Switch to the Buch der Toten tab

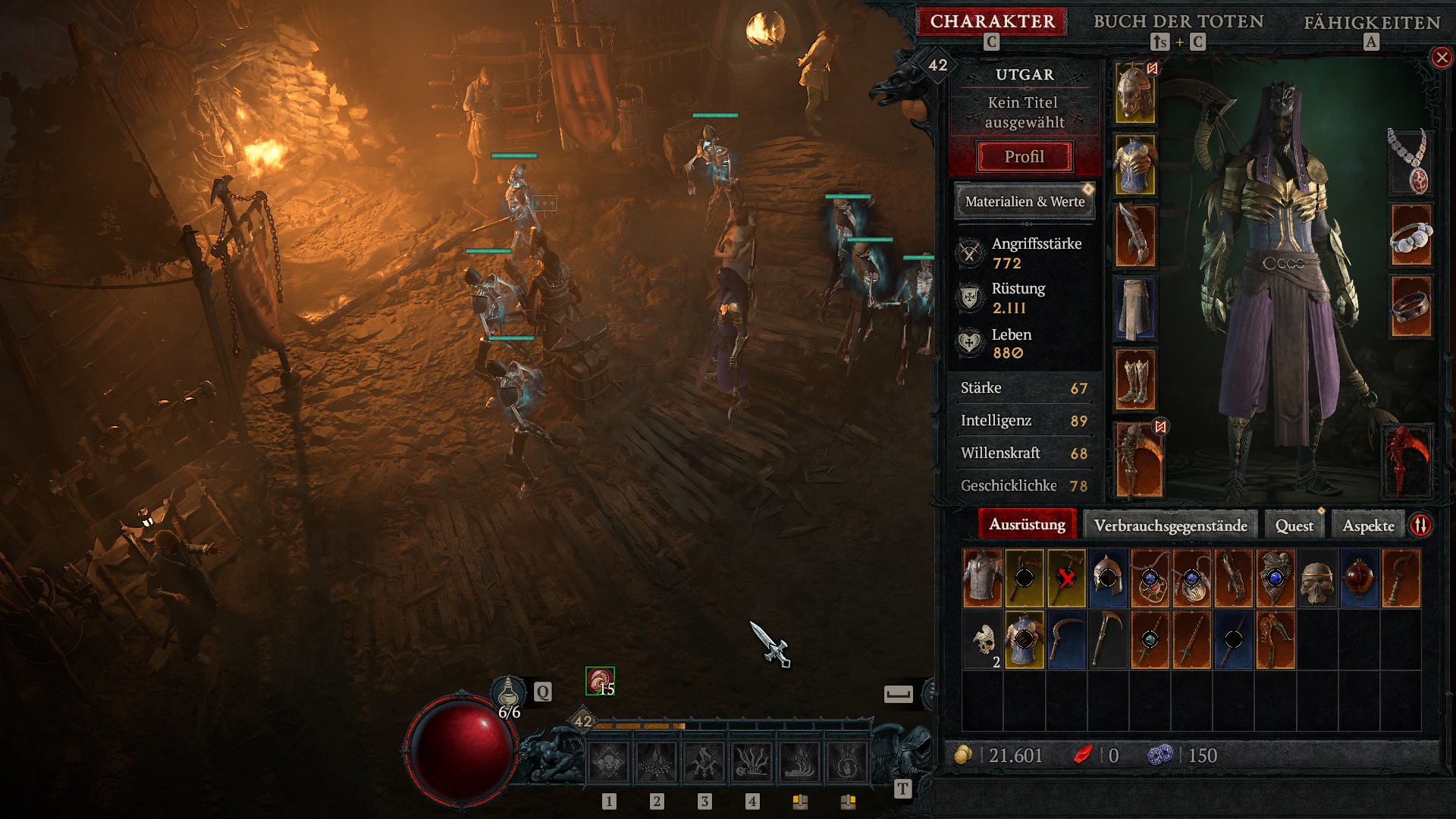pyautogui.click(x=1178, y=21)
